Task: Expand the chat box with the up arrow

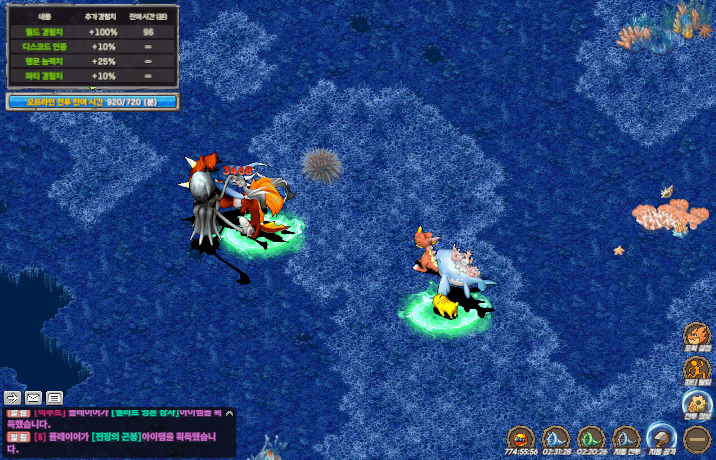Action: click(x=229, y=413)
